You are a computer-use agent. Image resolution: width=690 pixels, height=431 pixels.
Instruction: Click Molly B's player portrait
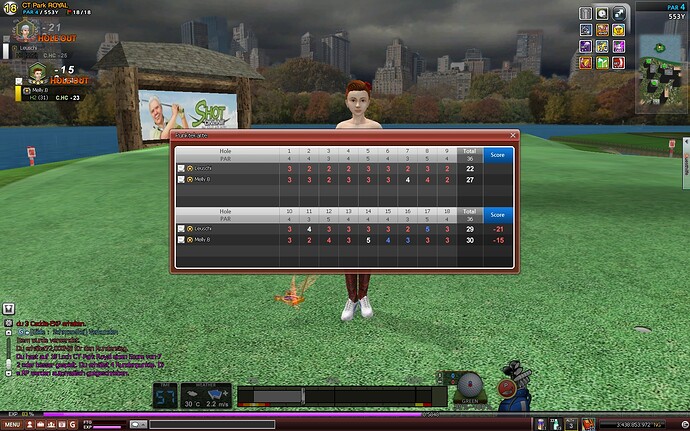pos(38,73)
